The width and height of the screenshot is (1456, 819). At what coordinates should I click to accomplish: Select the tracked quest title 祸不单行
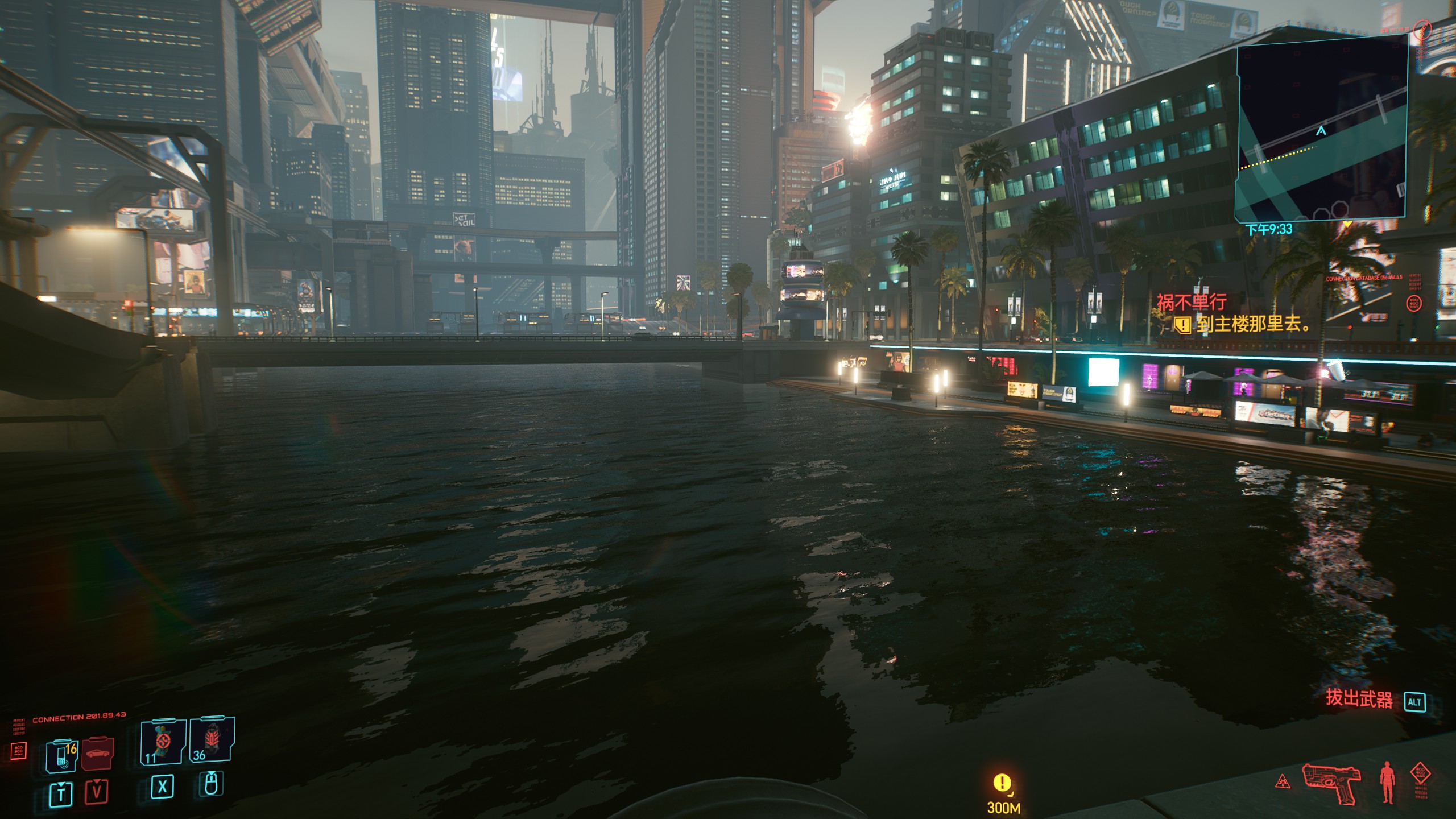1192,301
